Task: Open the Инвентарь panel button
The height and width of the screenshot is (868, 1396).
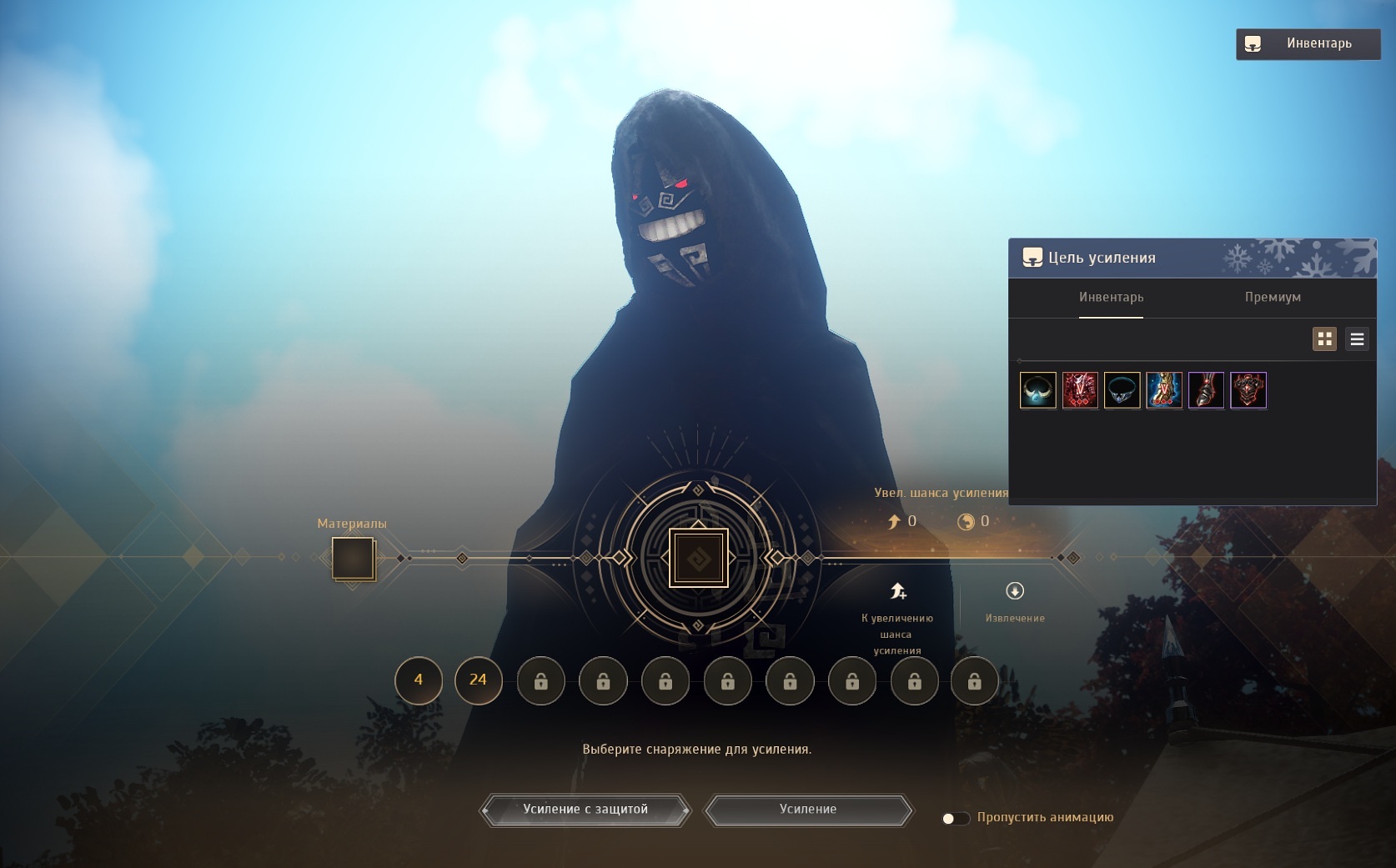Action: click(1308, 43)
